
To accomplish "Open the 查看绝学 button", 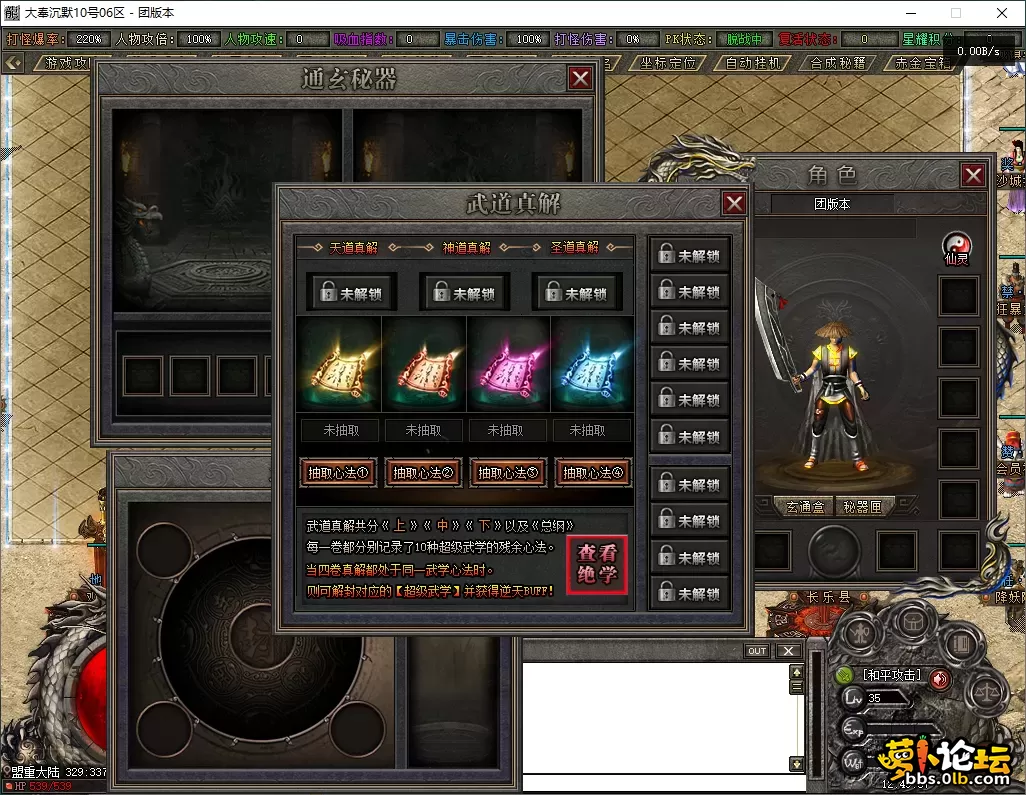I will point(597,565).
